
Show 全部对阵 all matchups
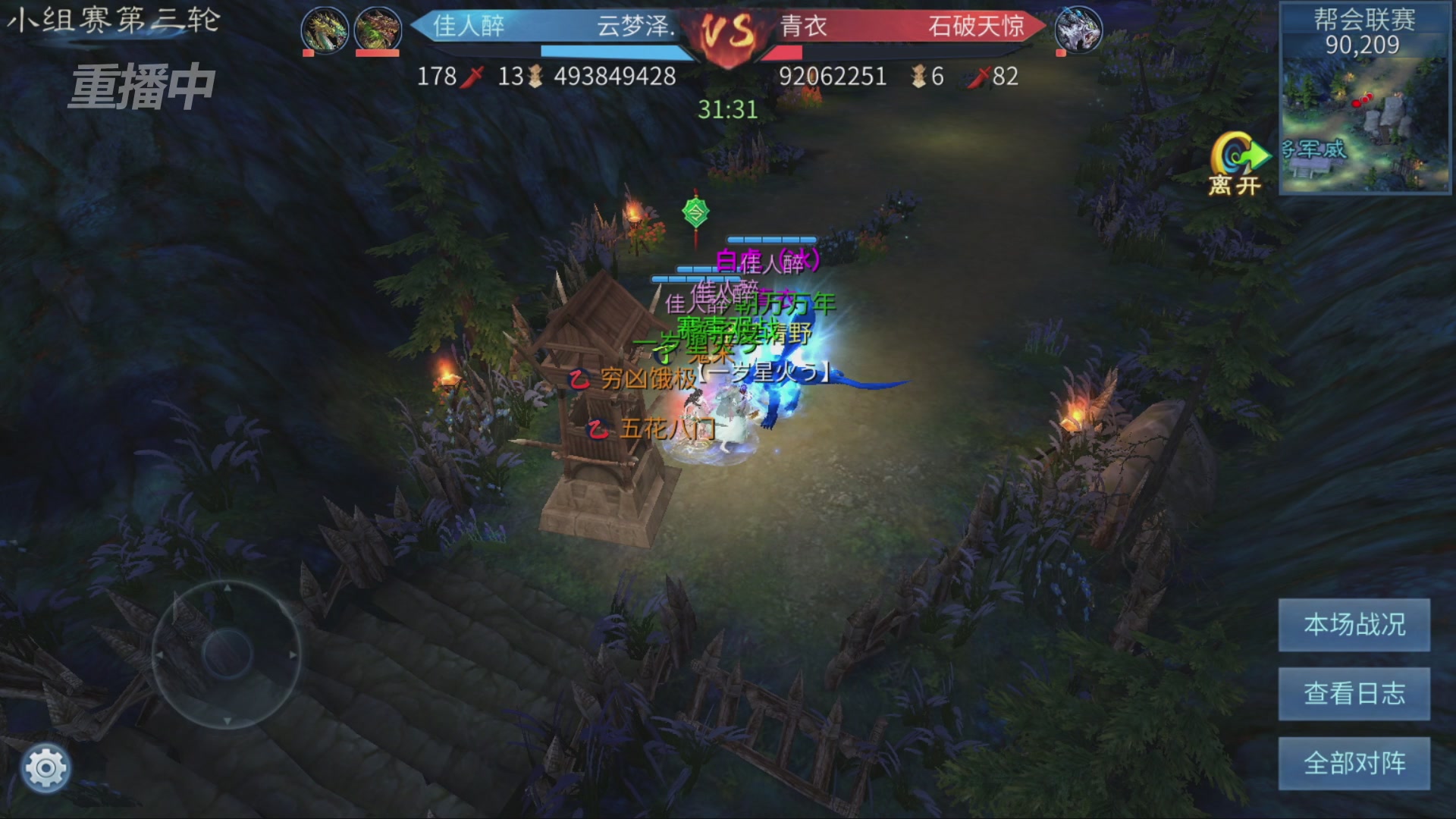pyautogui.click(x=1354, y=762)
